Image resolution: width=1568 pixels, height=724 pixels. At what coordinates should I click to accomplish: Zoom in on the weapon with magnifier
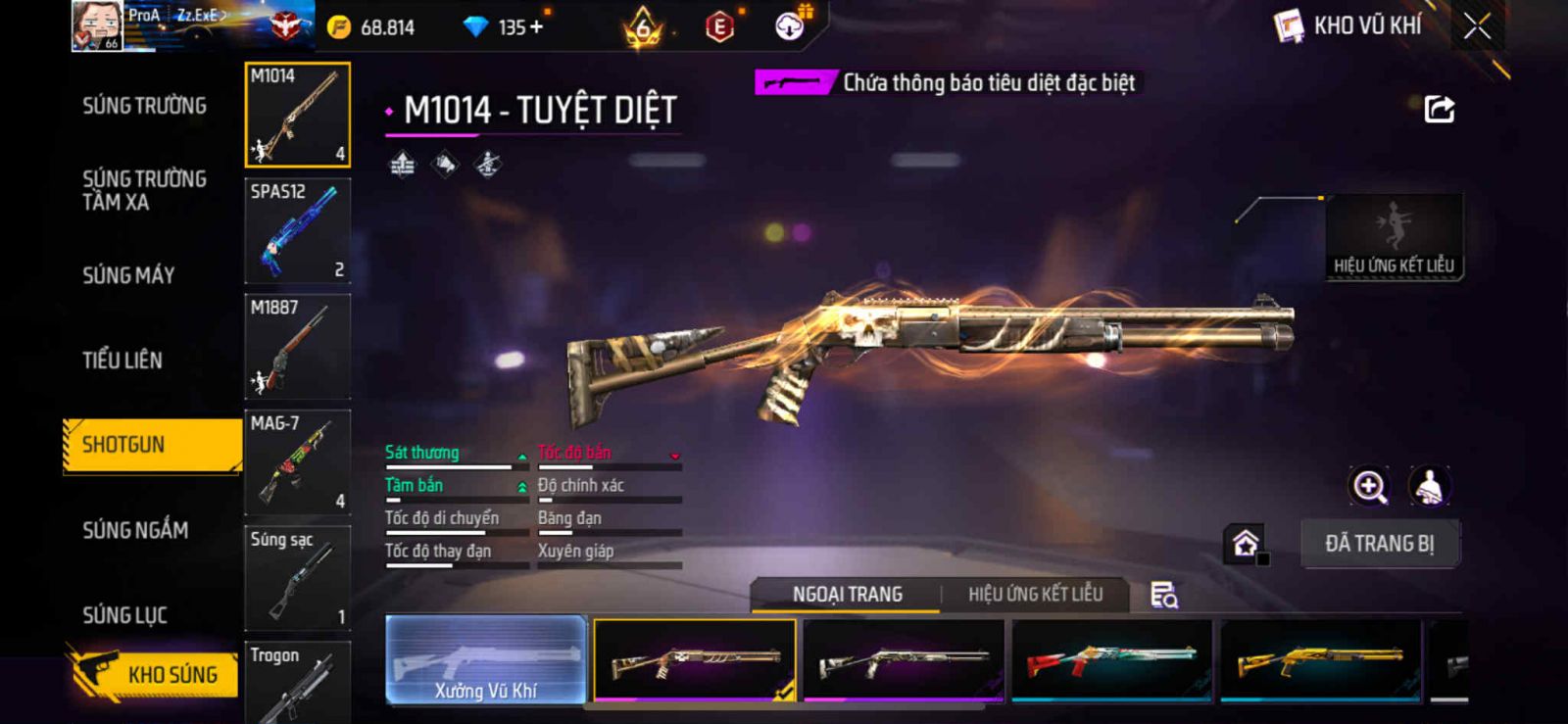pos(1369,486)
